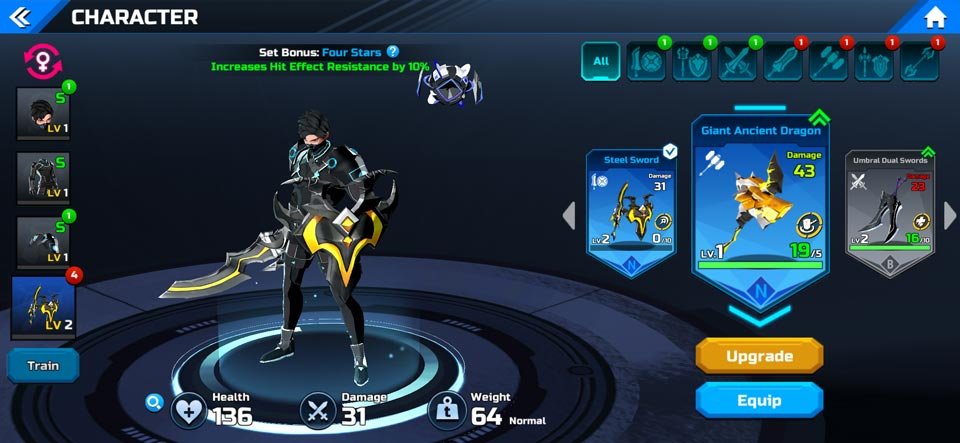Select the body armor equipment slot

coord(42,178)
